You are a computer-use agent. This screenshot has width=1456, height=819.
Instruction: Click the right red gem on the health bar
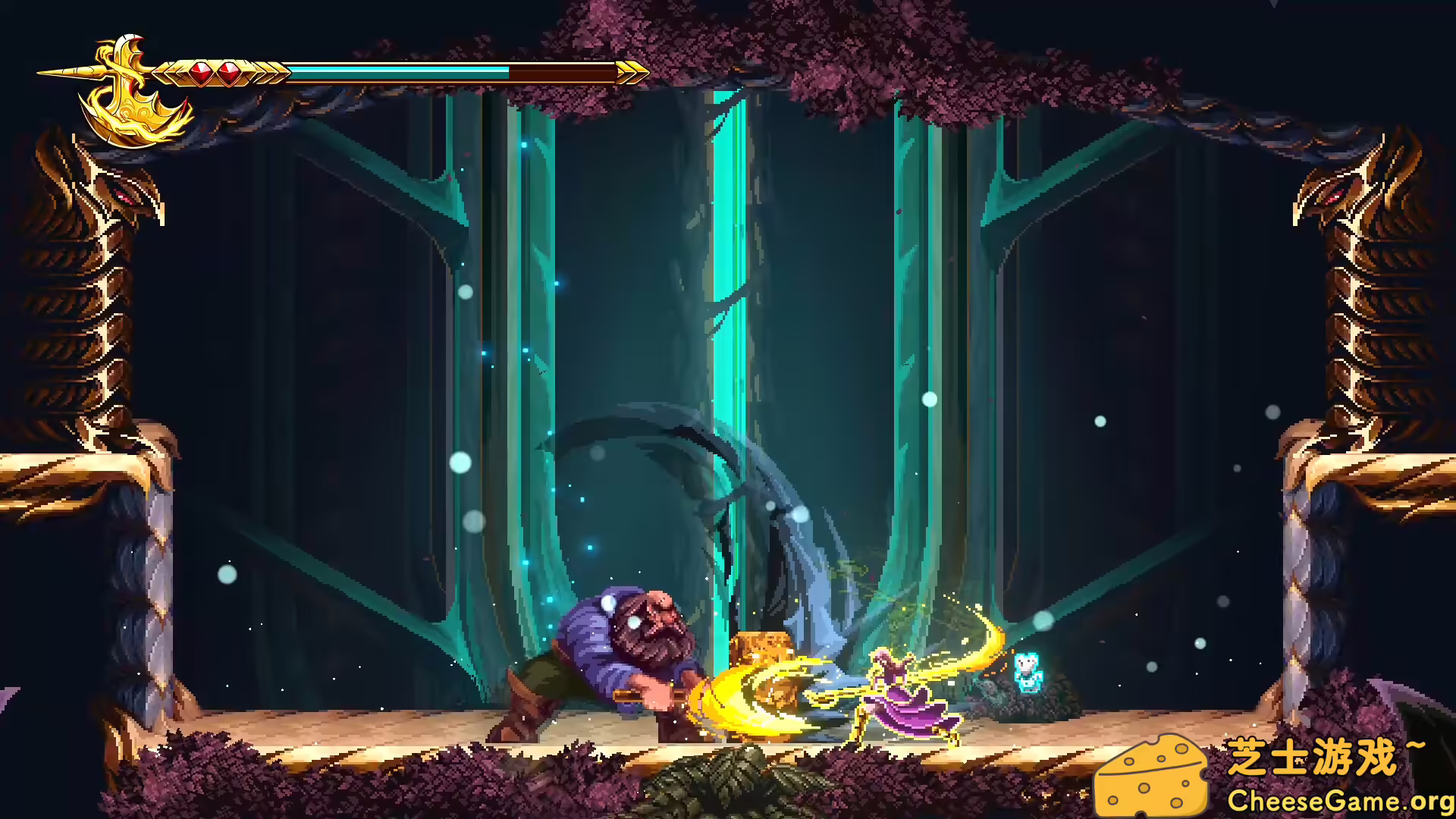(x=228, y=73)
